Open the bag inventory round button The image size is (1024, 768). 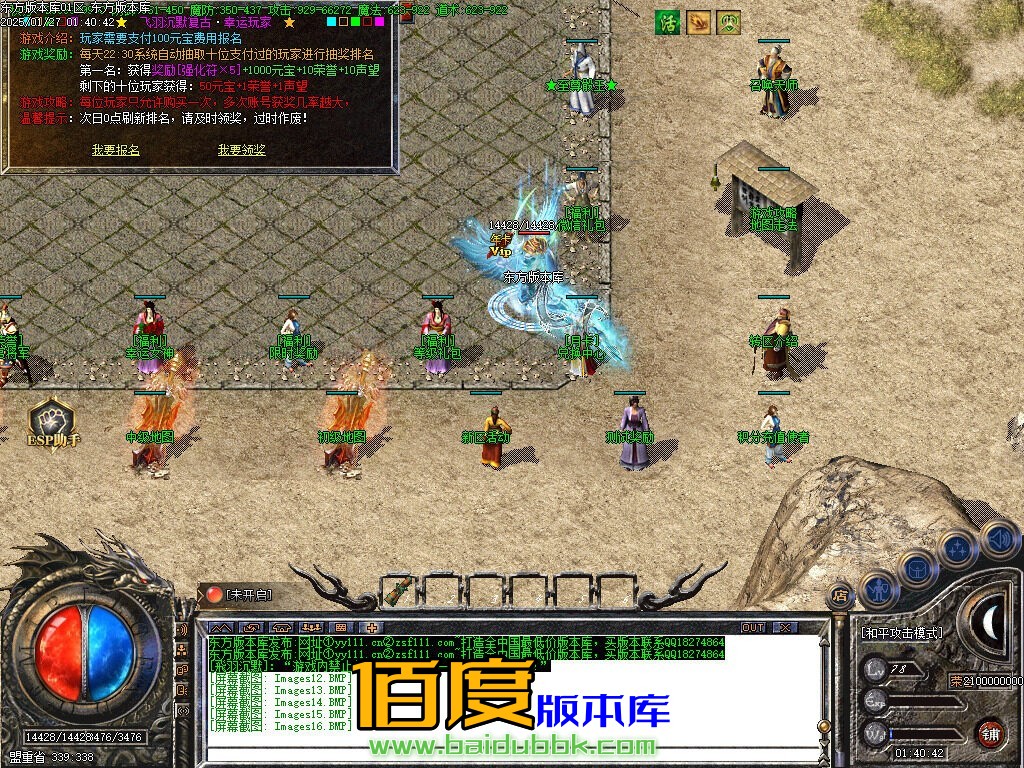(917, 569)
